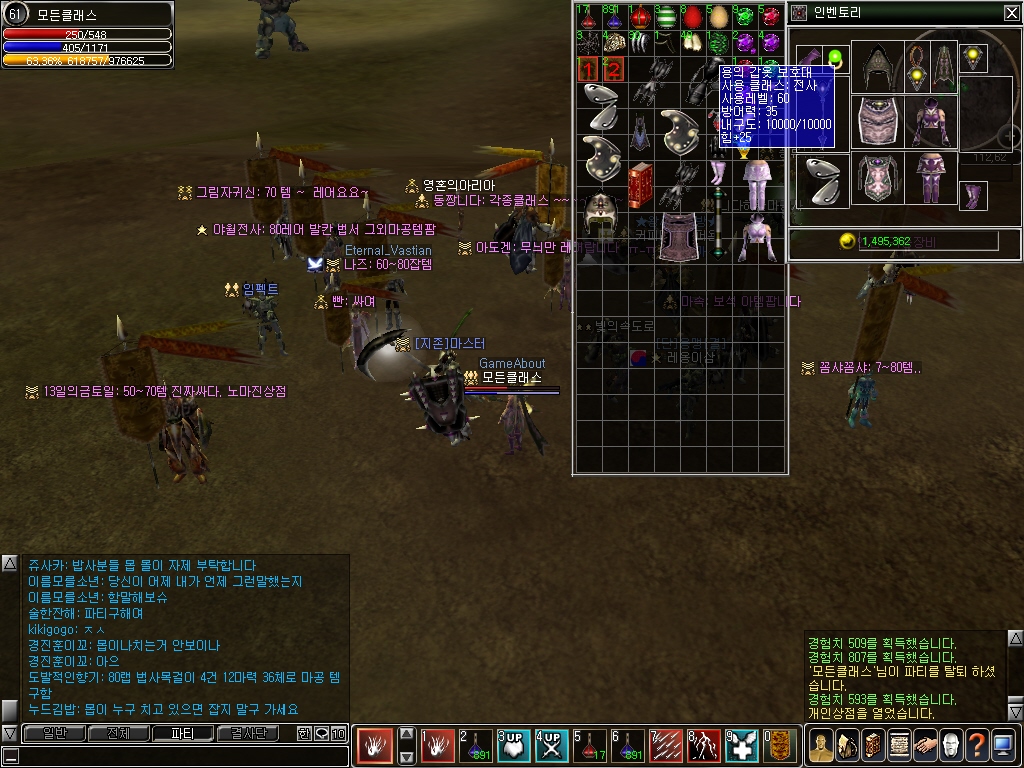Close the 인벤토리 inventory window
The width and height of the screenshot is (1024, 768).
point(1011,13)
